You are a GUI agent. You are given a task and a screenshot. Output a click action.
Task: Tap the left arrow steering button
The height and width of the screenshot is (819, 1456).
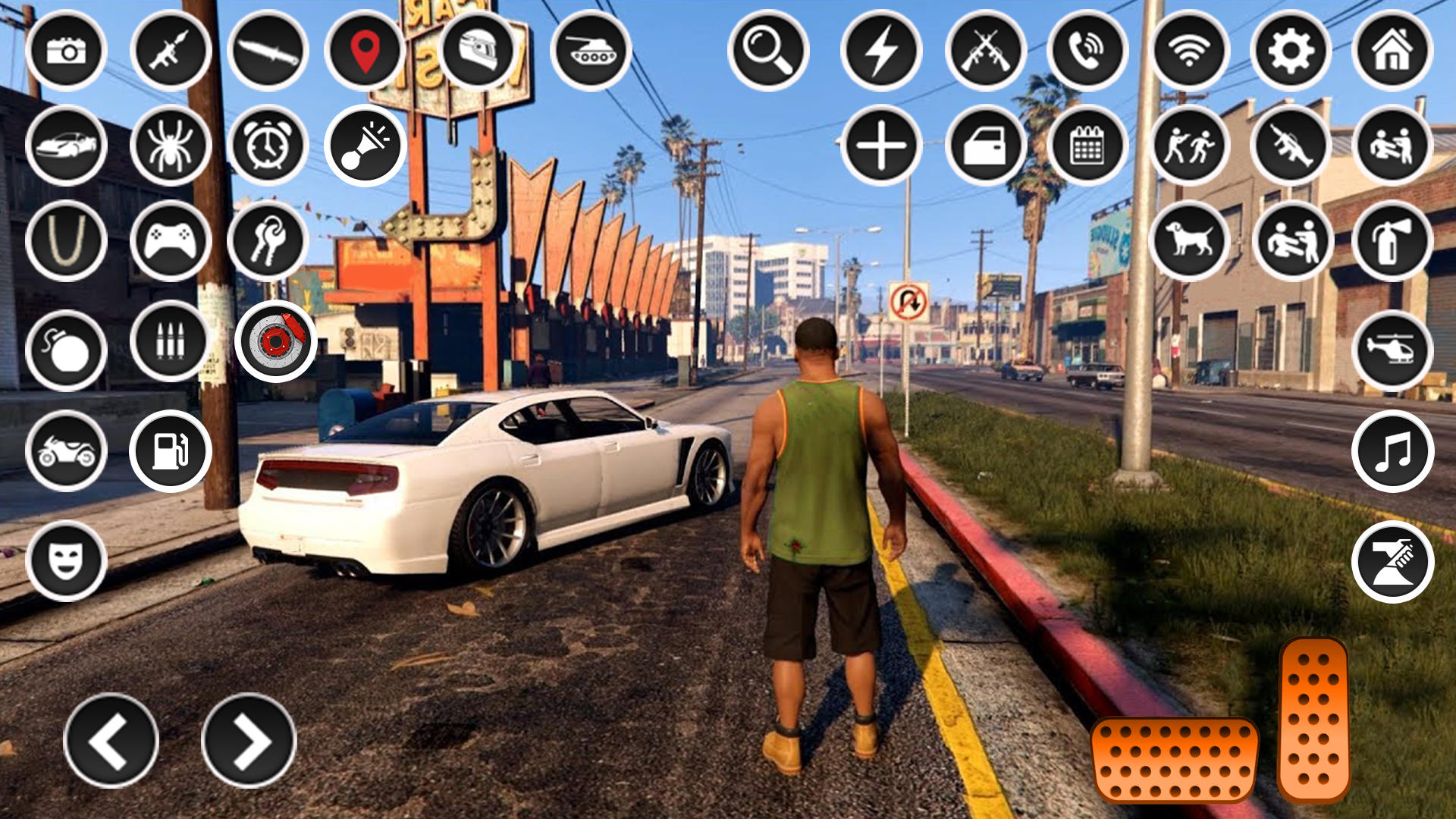tap(111, 740)
